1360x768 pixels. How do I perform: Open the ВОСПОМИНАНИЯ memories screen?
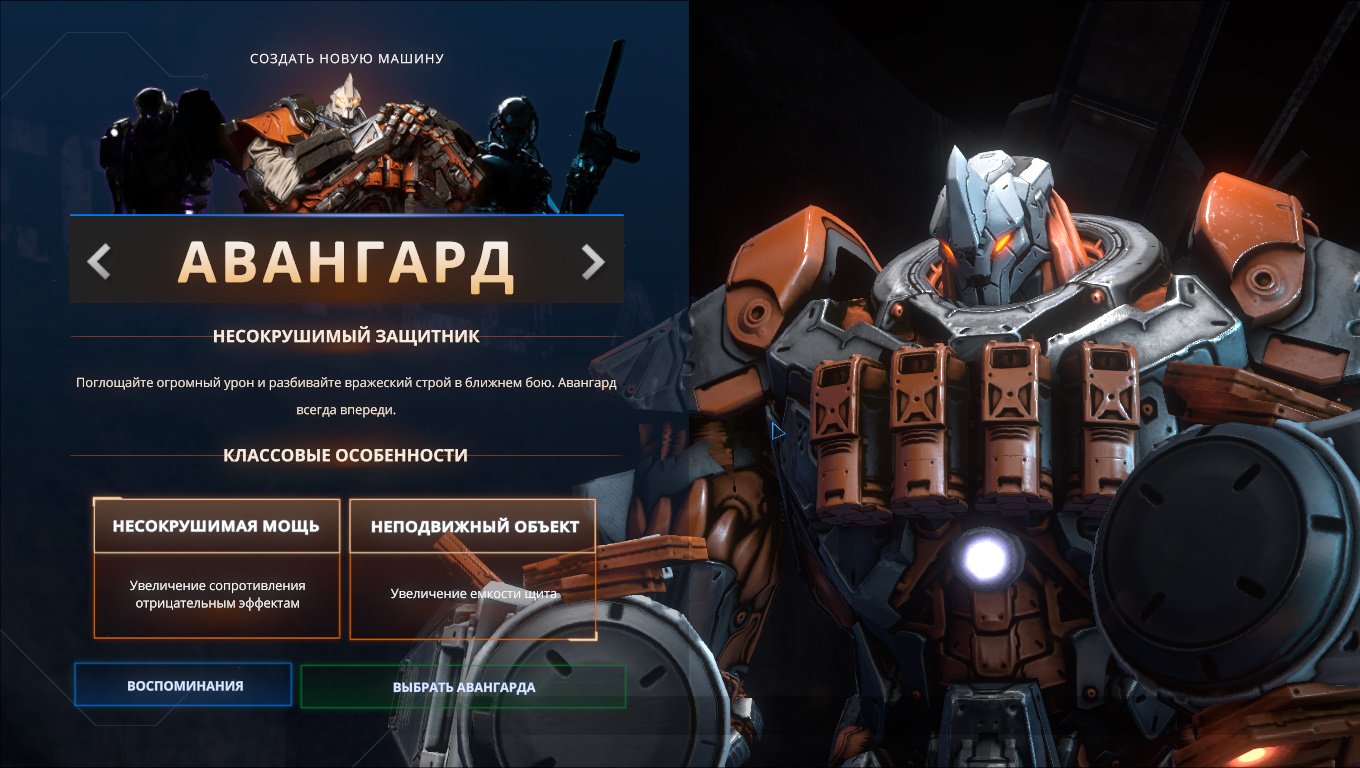182,685
